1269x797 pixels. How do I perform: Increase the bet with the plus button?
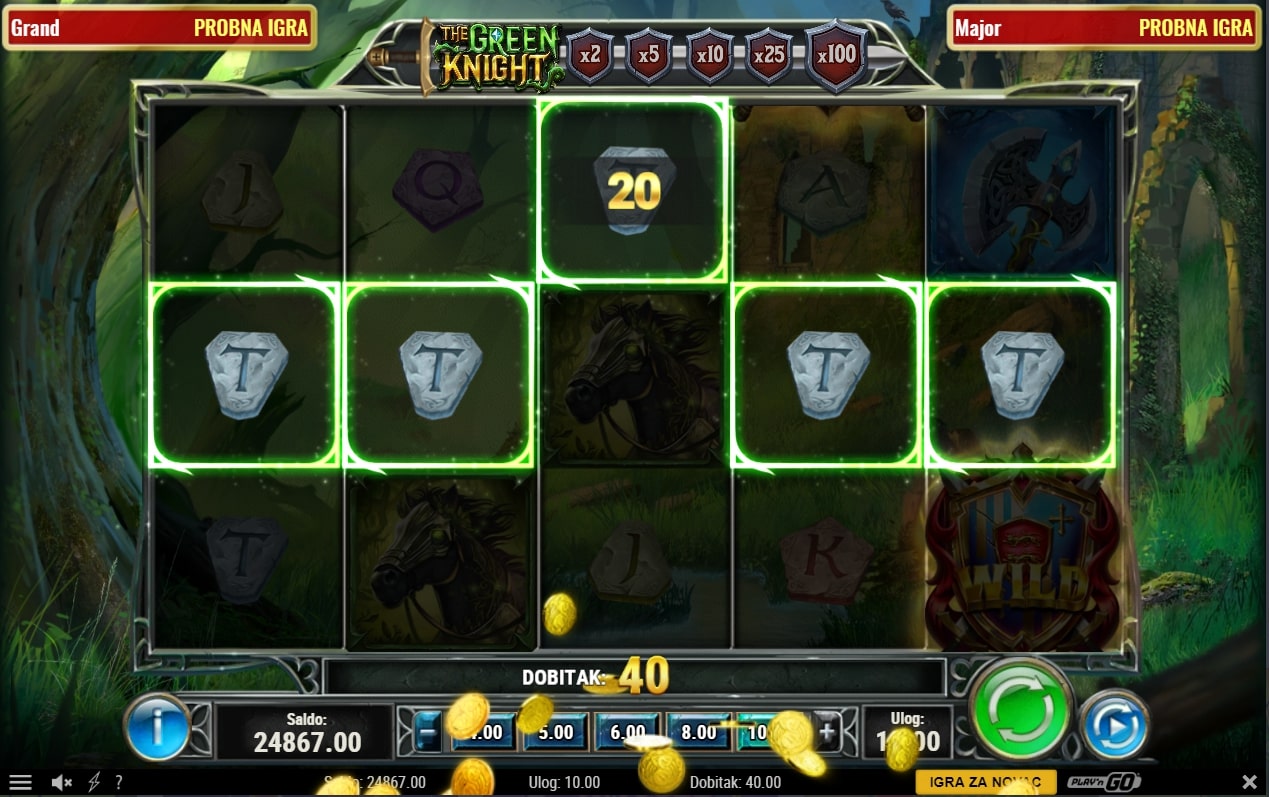click(x=827, y=732)
